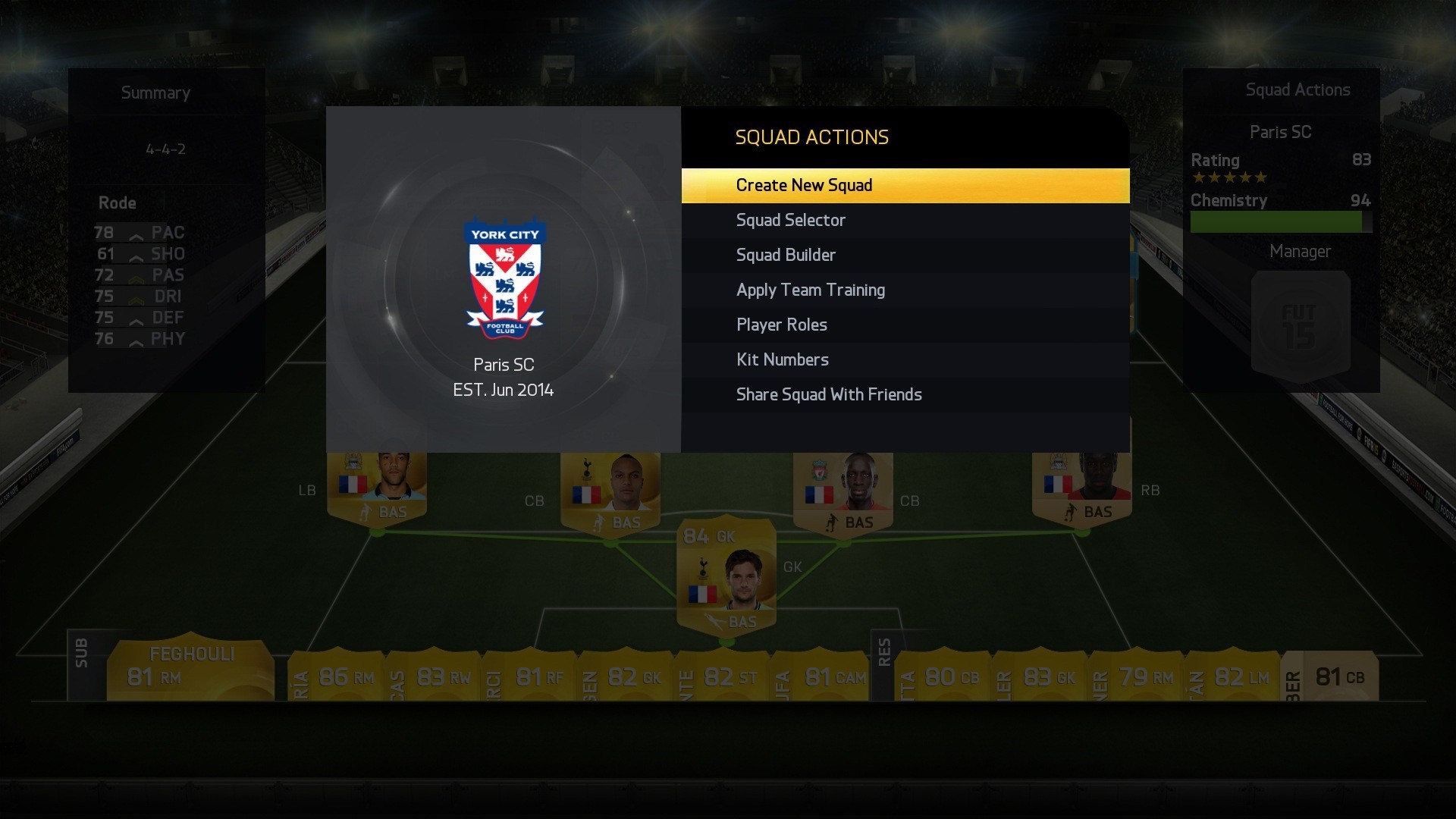Open the Squad Selector menu entry
This screenshot has height=819, width=1456.
[x=790, y=220]
